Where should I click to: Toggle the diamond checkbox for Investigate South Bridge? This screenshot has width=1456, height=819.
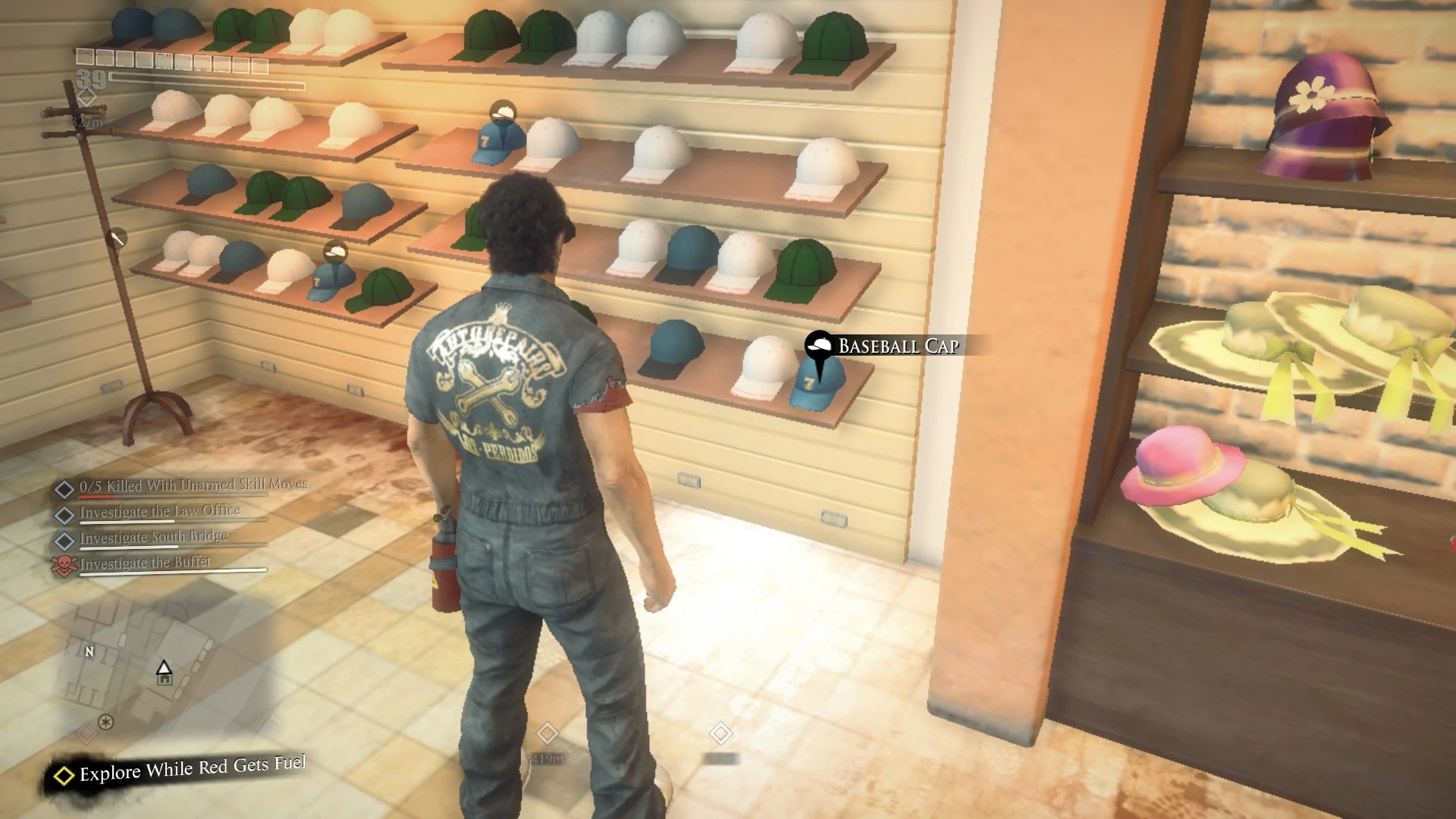[64, 537]
